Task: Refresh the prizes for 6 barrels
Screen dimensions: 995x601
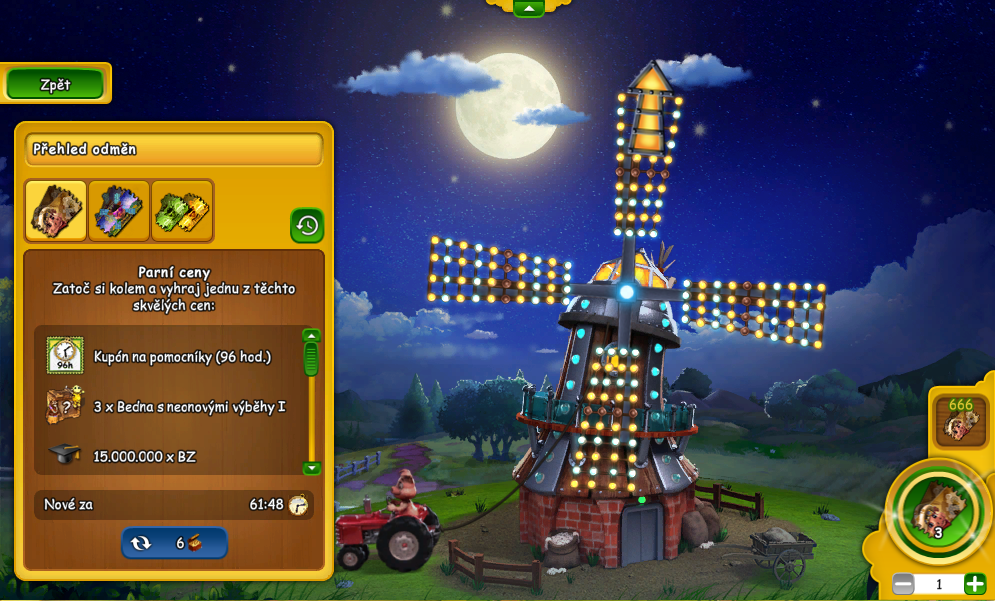Action: coord(174,543)
